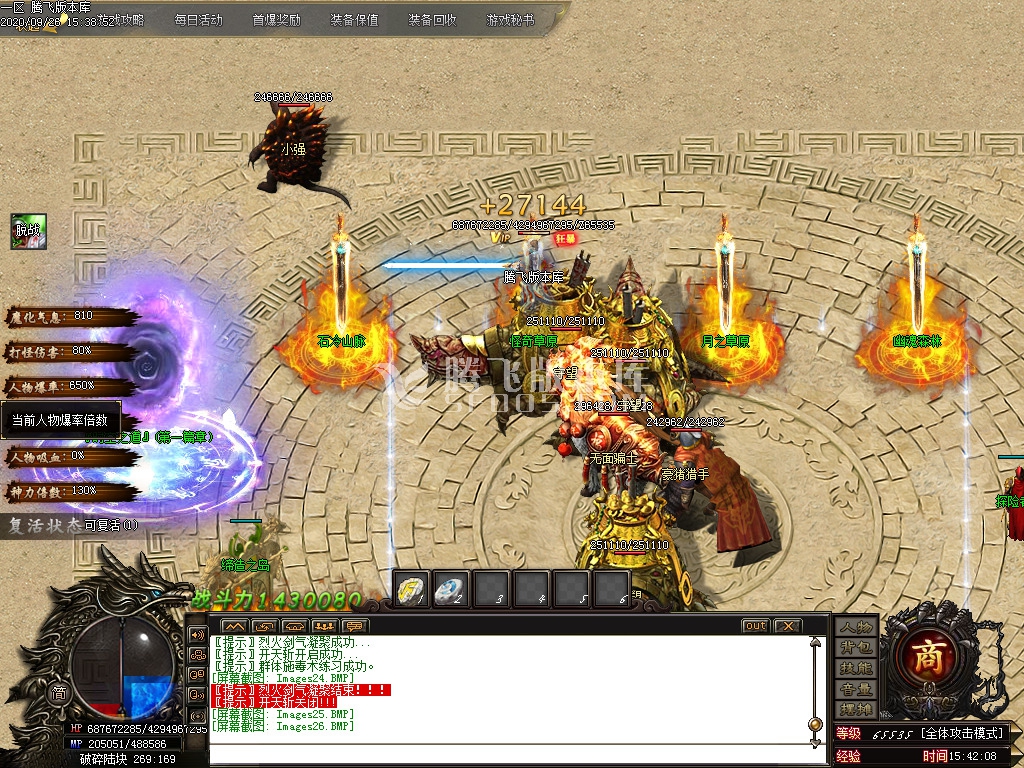Screen dimensions: 1024x768
Task: Open the 音量 volume settings
Action: tap(856, 689)
